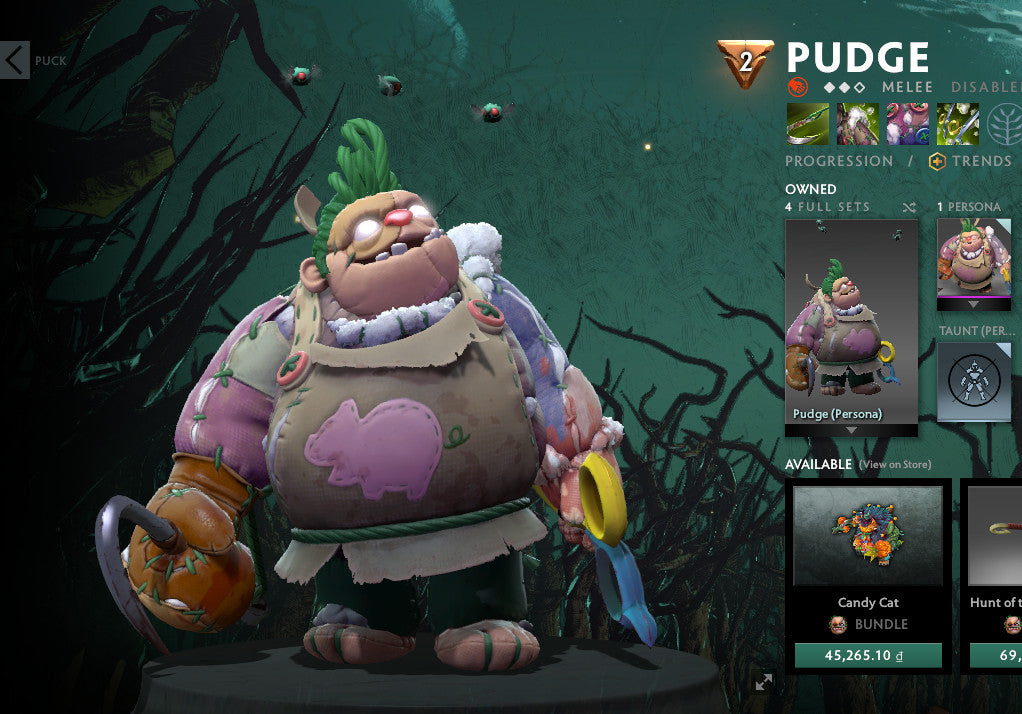Select Pudge's third ability icon
Viewport: 1022px width, 714px height.
(x=907, y=125)
